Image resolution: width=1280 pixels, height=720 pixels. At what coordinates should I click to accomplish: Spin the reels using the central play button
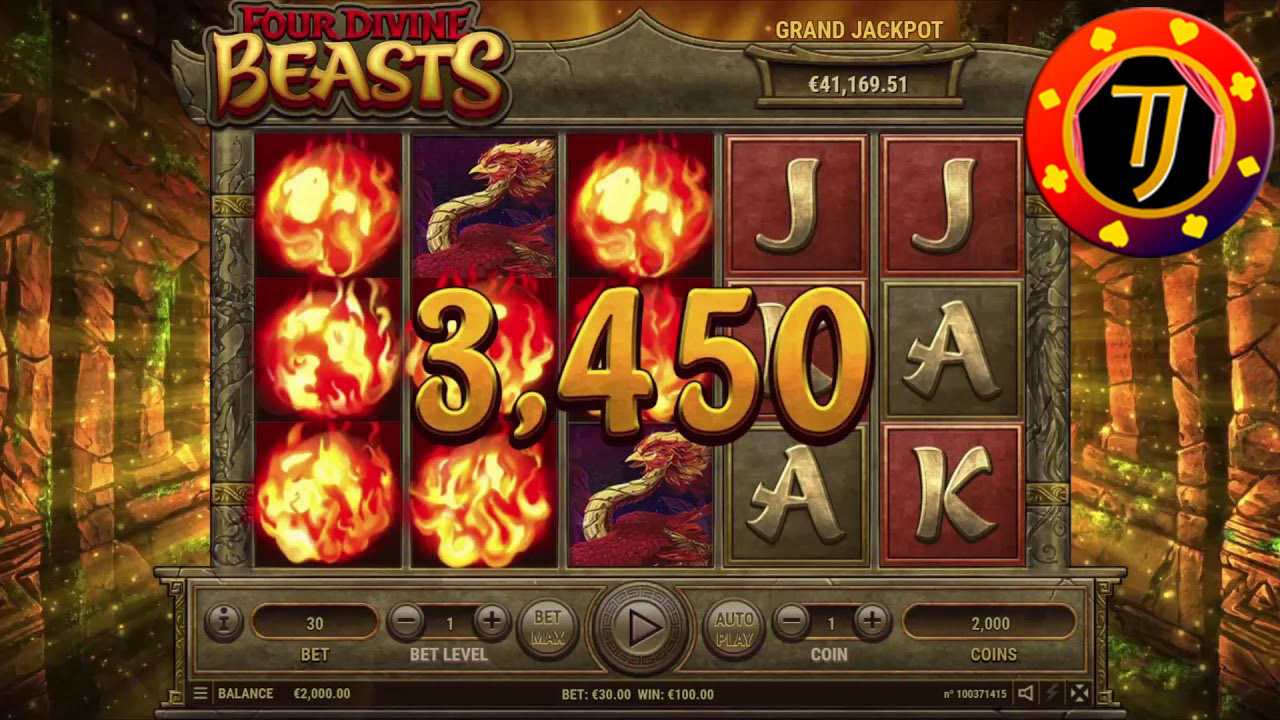(640, 630)
